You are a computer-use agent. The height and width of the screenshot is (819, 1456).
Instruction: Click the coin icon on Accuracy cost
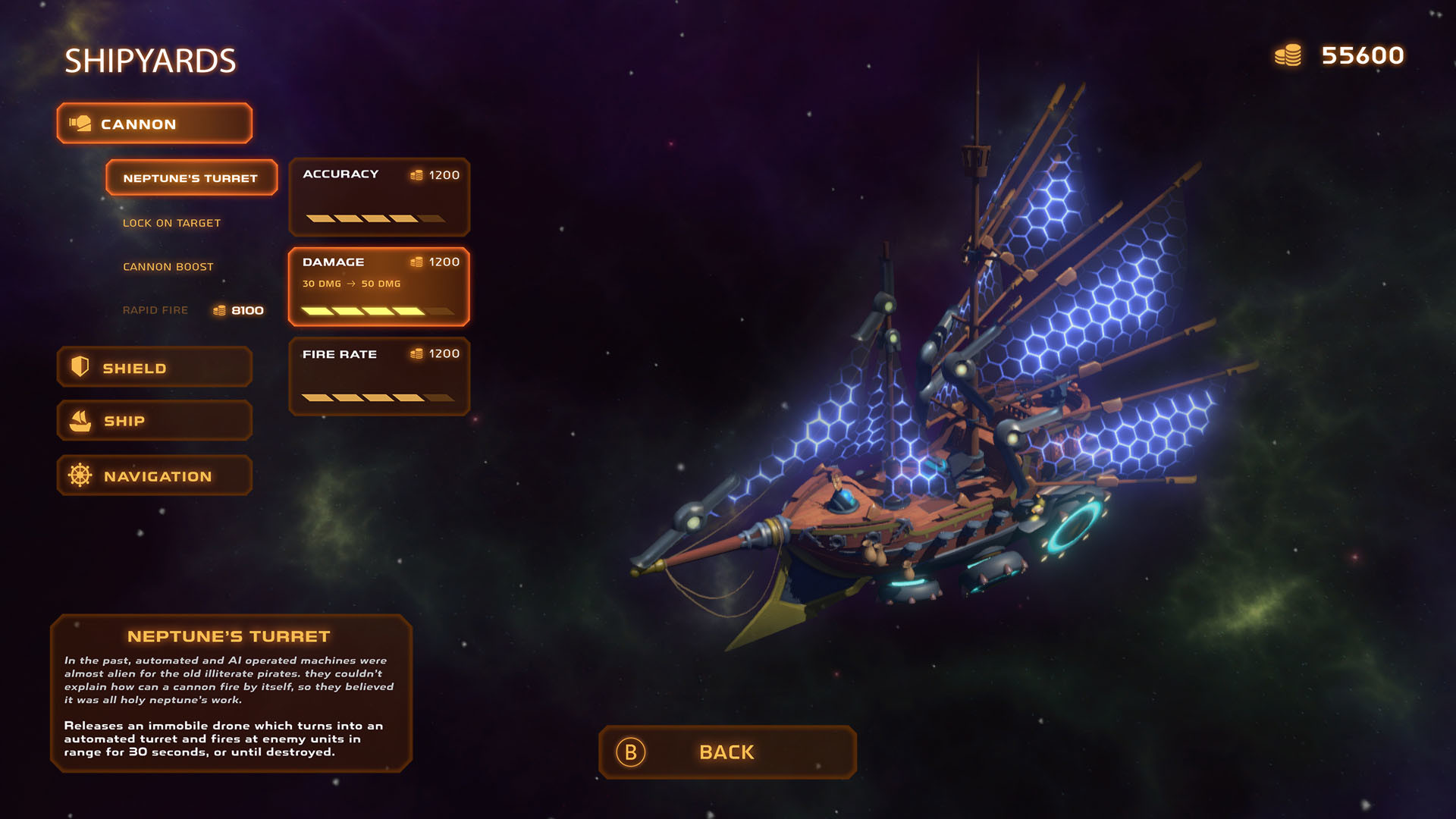417,174
